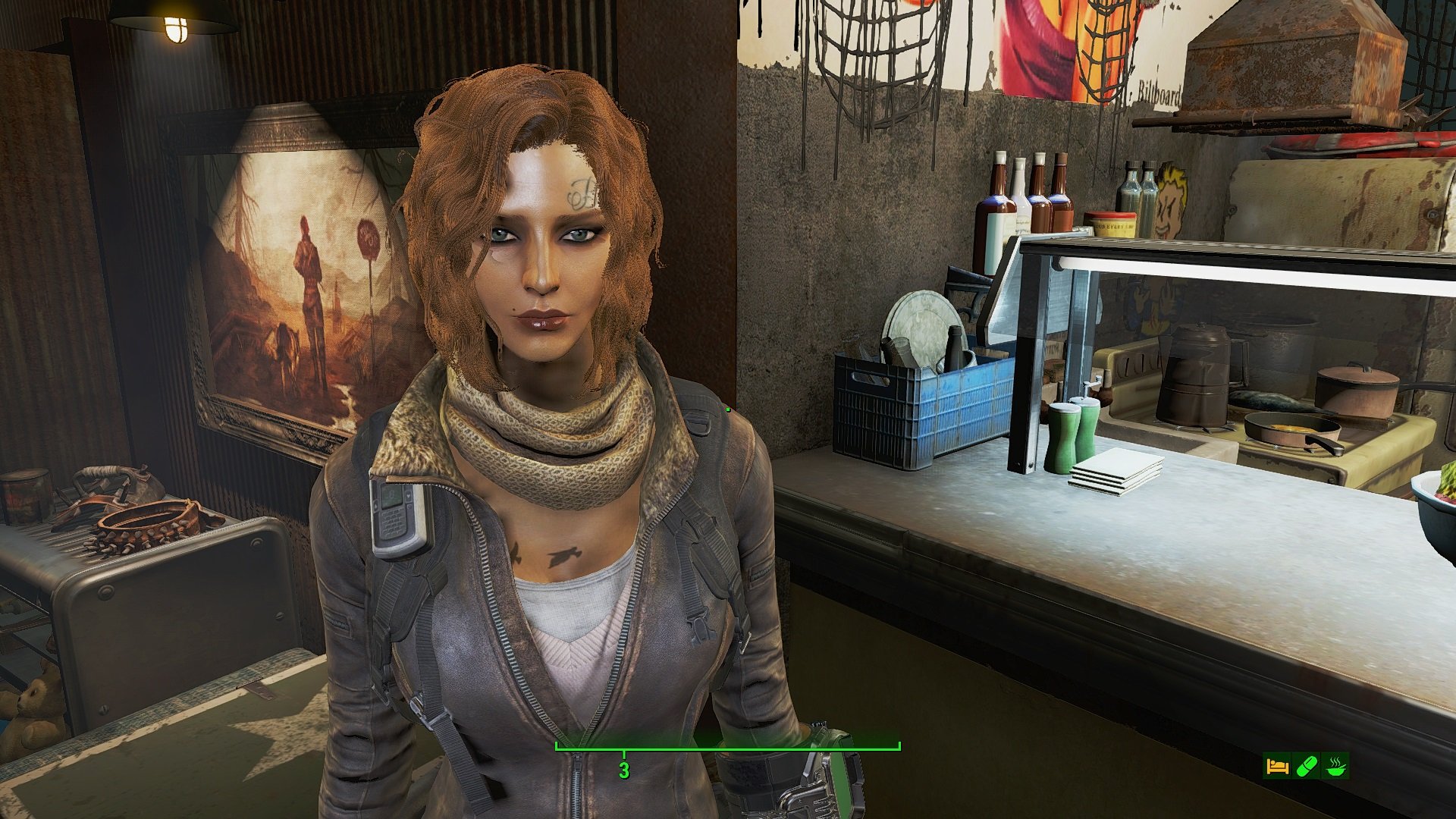Select the green pill medicine icon
Image resolution: width=1456 pixels, height=819 pixels.
click(x=1307, y=766)
